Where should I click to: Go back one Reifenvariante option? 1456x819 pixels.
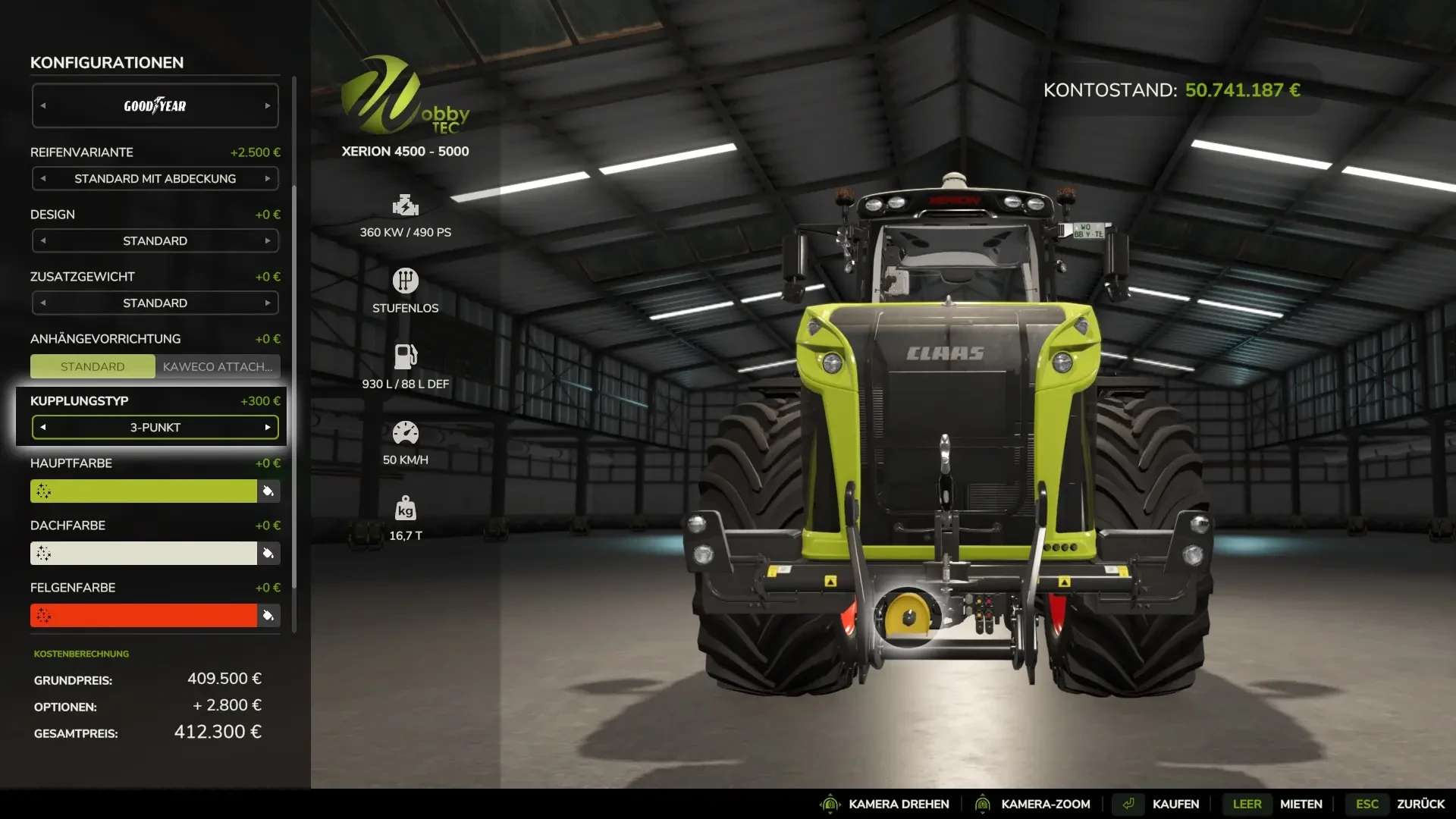click(x=43, y=179)
